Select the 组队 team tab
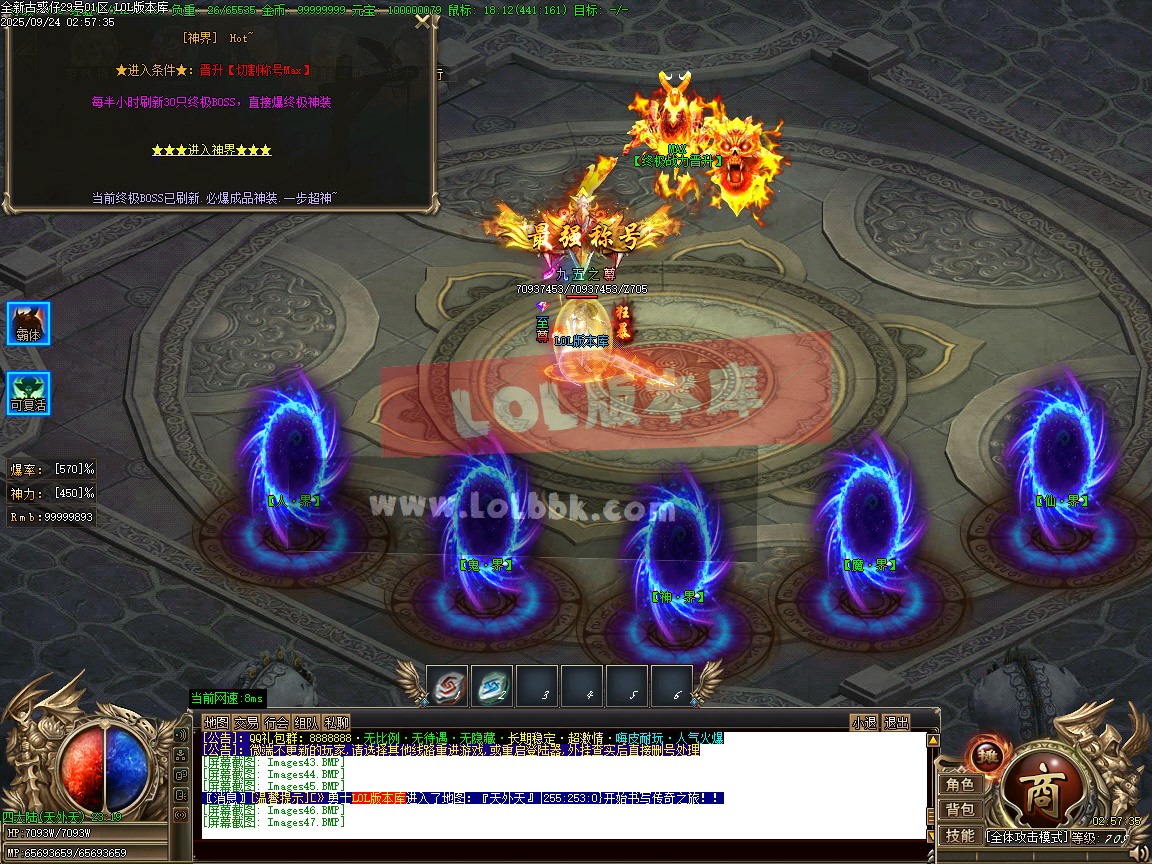Viewport: 1152px width, 864px height. (306, 722)
